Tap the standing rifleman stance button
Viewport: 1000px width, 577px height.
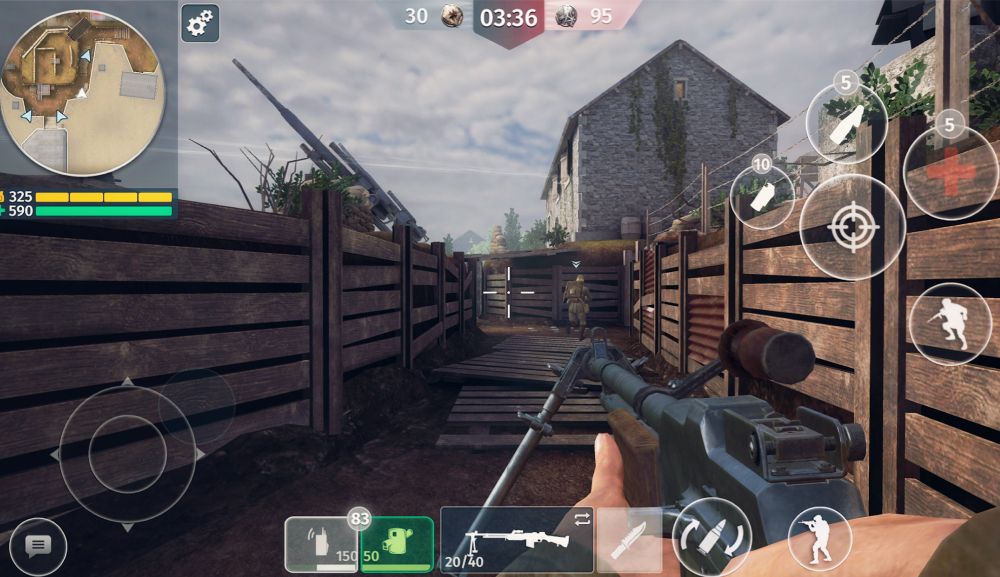(x=819, y=539)
